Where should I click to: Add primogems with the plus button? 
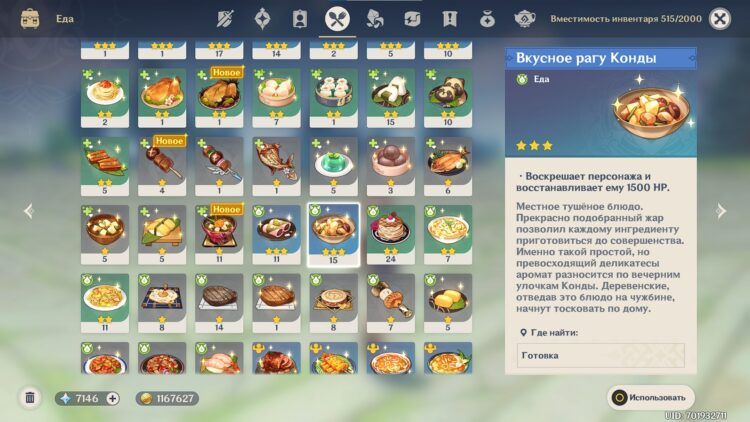[x=112, y=398]
